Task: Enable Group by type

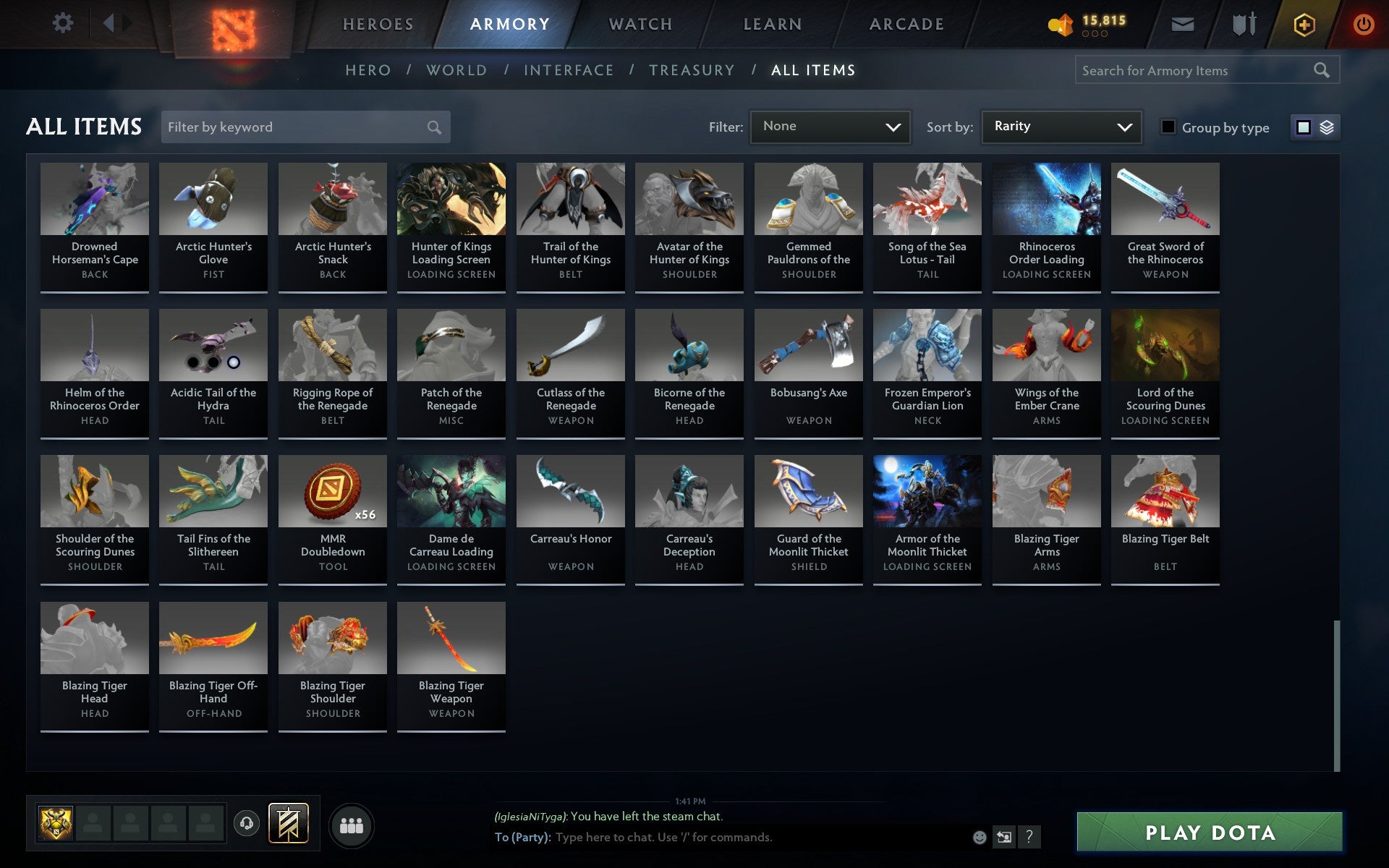Action: point(1166,127)
